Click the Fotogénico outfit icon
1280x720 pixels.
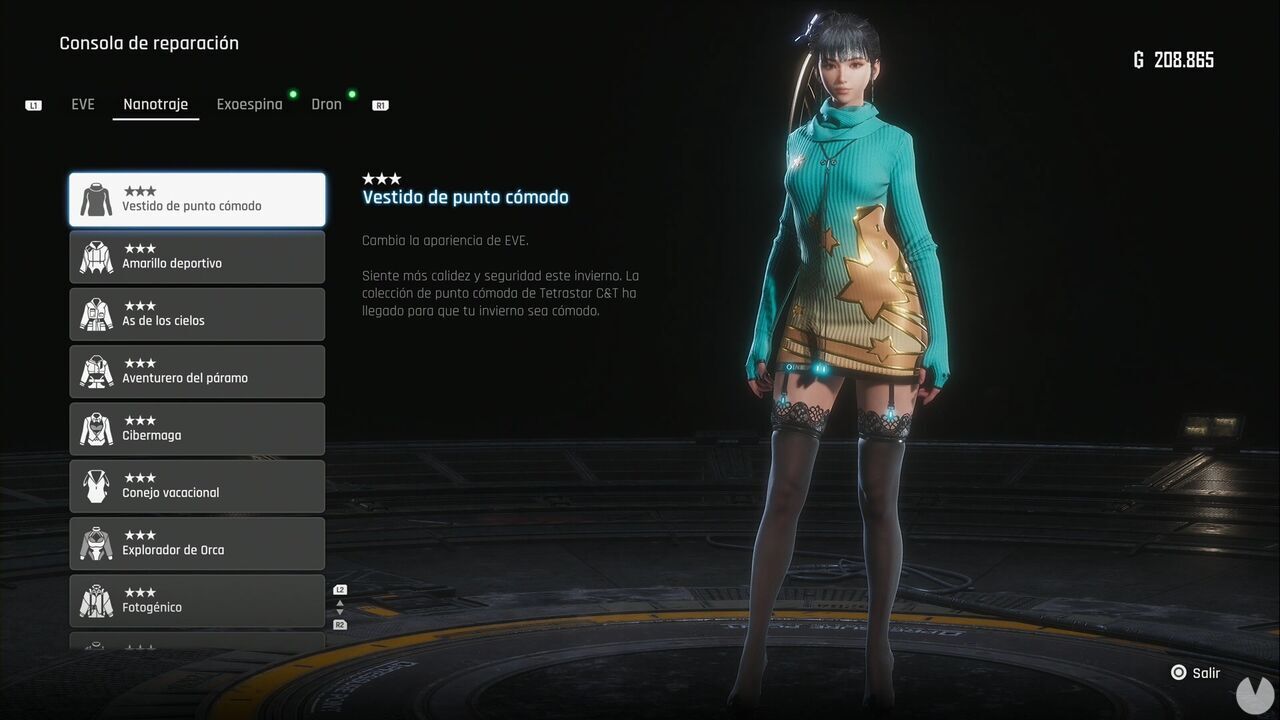coord(96,600)
